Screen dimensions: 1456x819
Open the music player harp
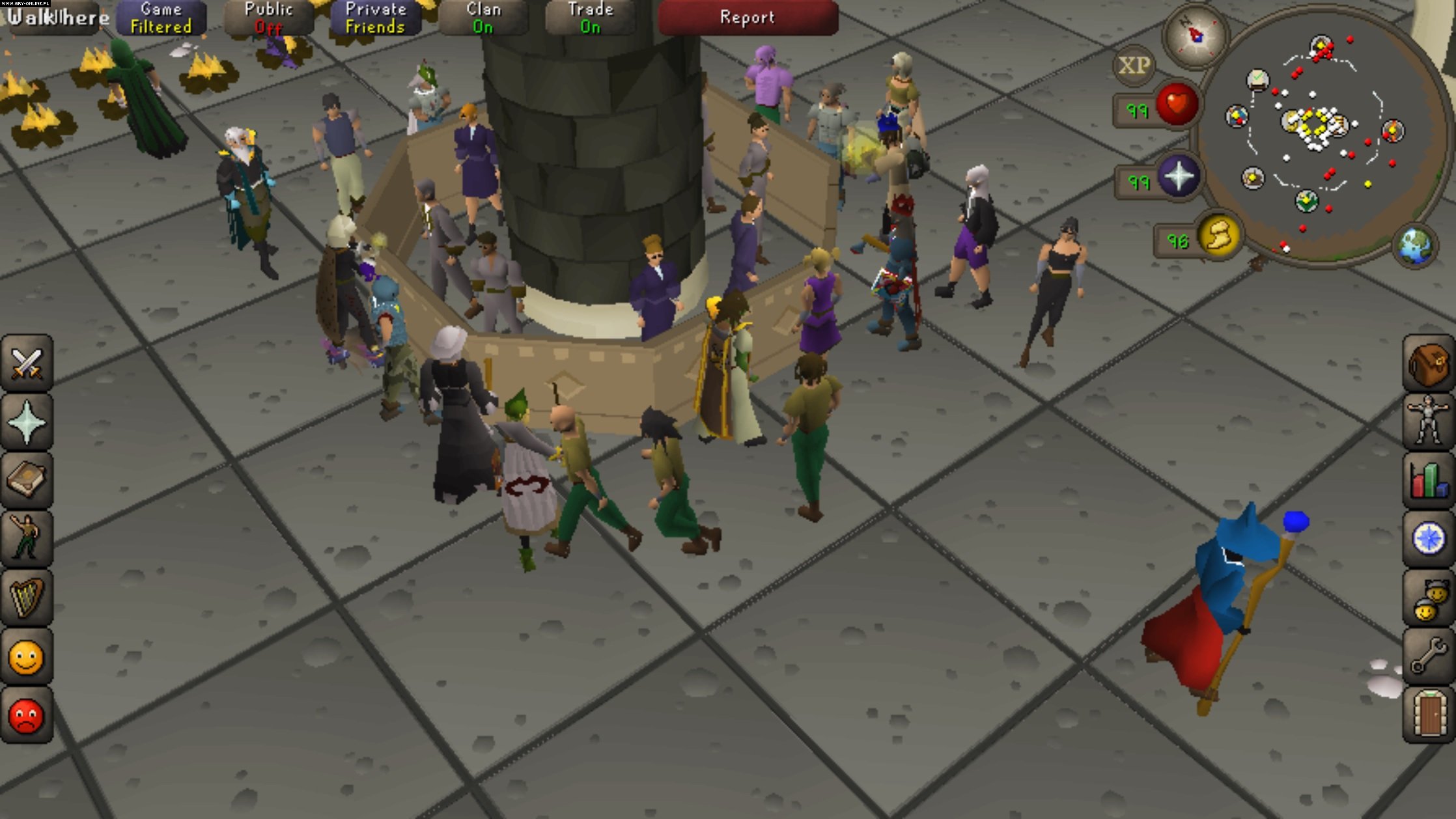(x=27, y=597)
